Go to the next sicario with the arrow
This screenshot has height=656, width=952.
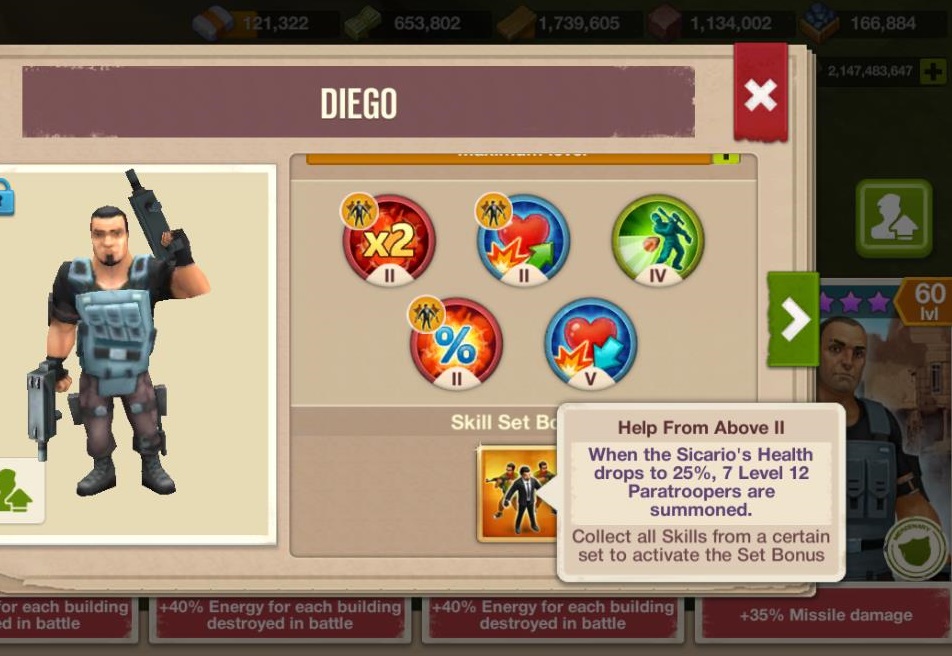coord(794,319)
